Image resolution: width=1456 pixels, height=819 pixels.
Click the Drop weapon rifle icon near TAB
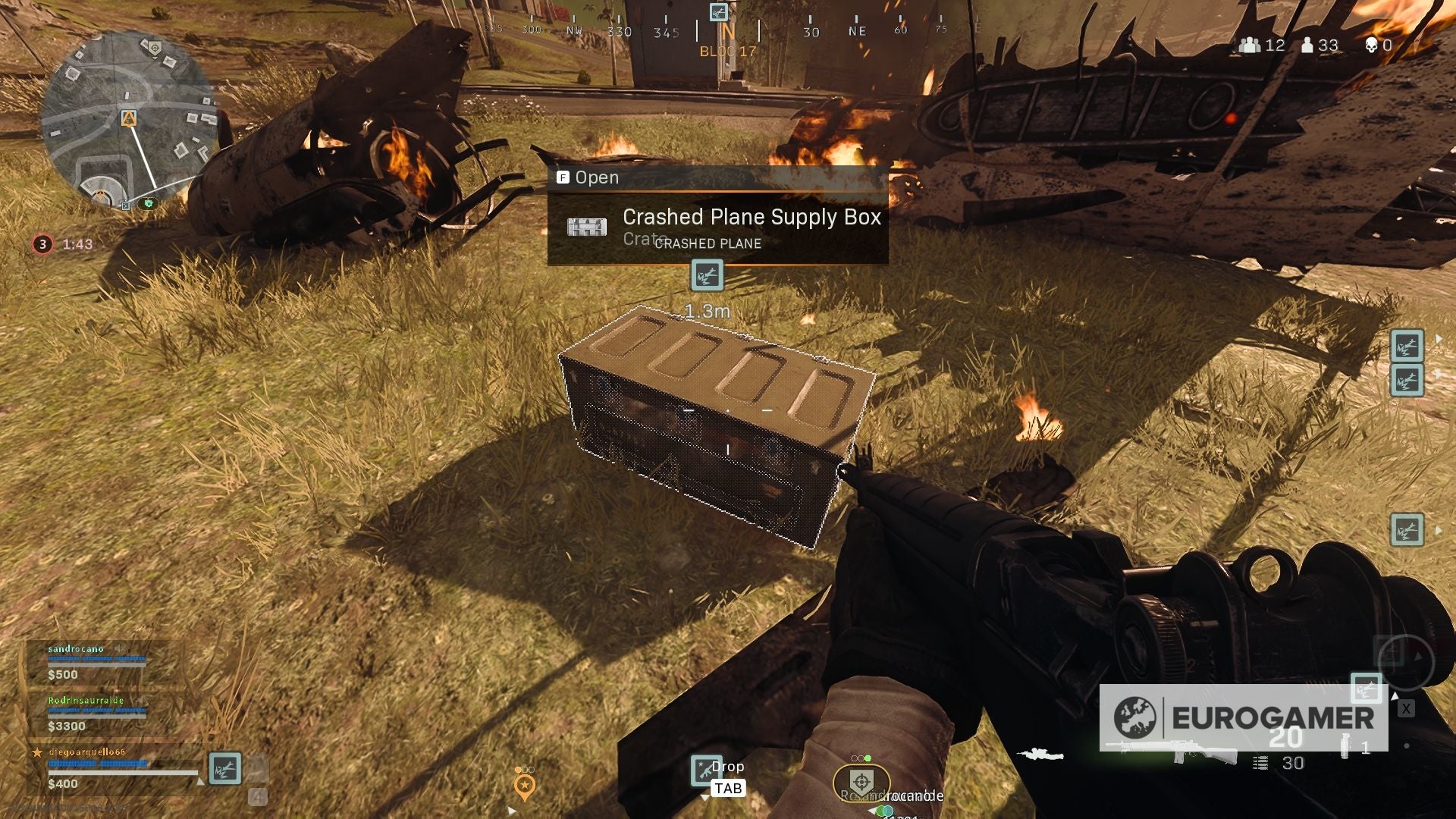click(707, 772)
